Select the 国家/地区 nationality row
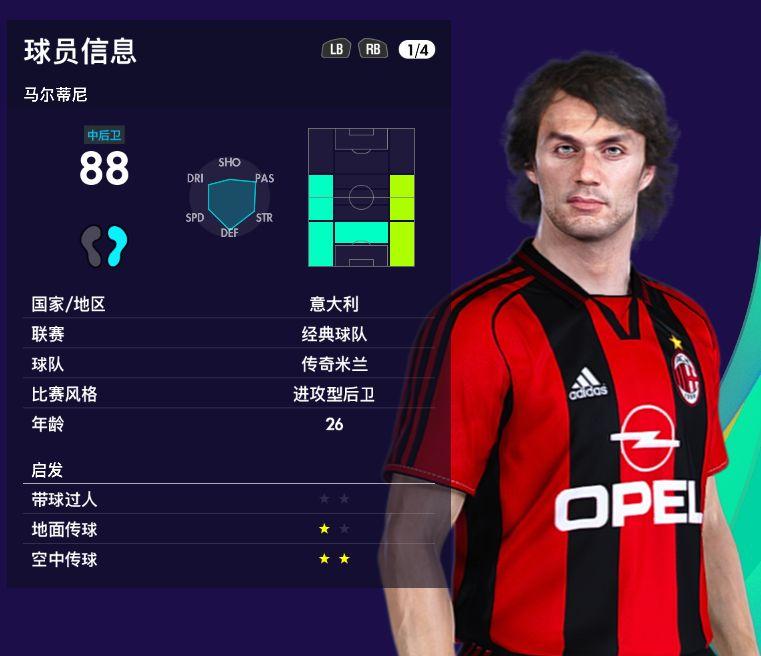Image resolution: width=761 pixels, height=656 pixels. click(228, 304)
